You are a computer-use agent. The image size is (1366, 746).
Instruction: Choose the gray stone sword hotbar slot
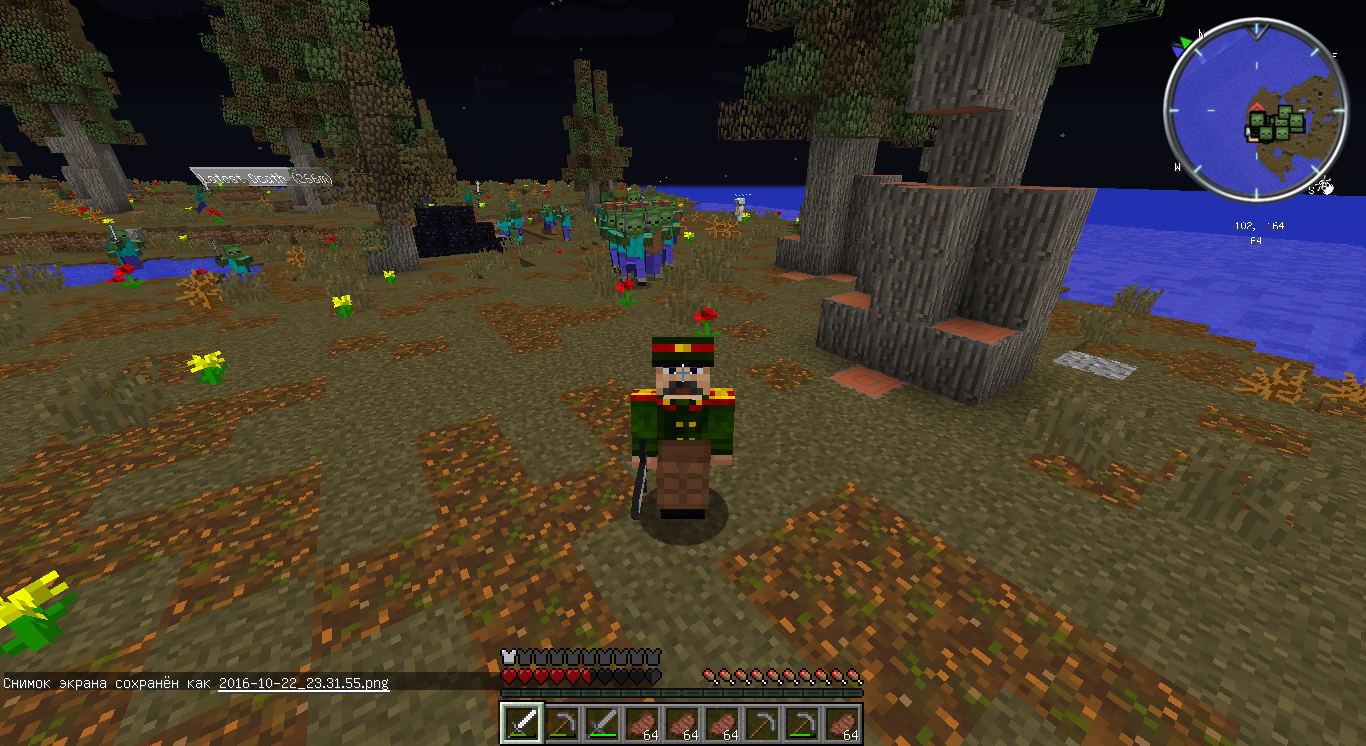[602, 723]
